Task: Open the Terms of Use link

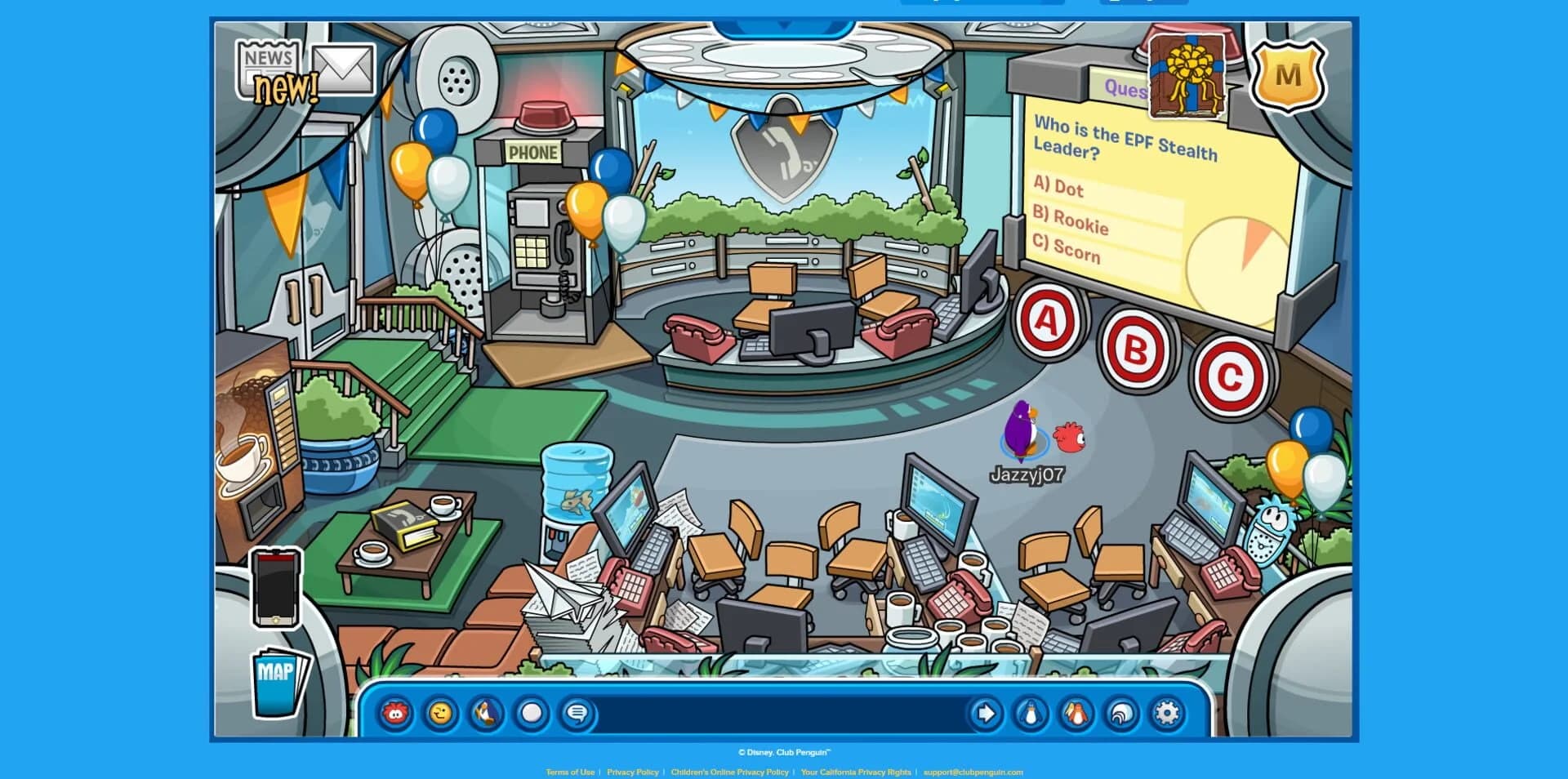Action: coord(570,771)
